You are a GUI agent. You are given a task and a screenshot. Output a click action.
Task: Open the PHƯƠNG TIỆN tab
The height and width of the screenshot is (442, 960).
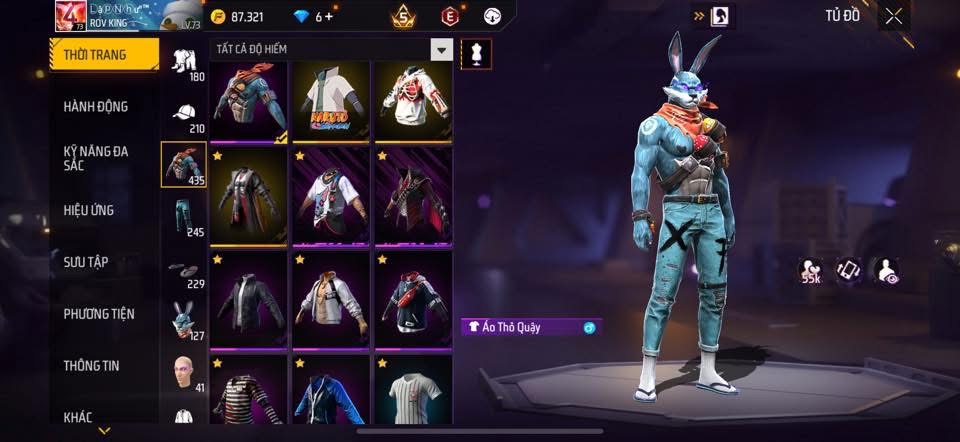(x=98, y=314)
